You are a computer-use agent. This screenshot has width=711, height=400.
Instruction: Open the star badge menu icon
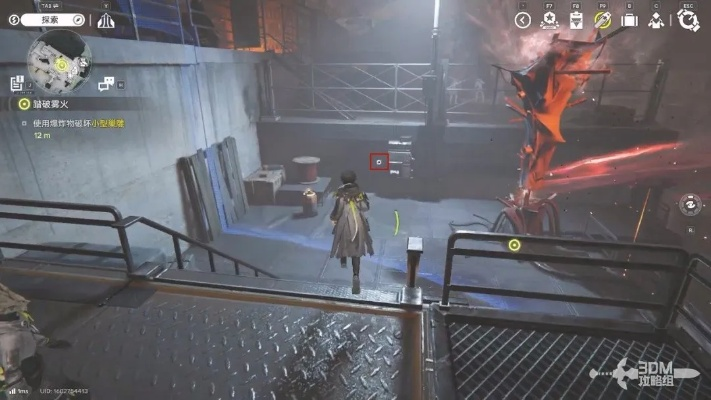pos(549,20)
